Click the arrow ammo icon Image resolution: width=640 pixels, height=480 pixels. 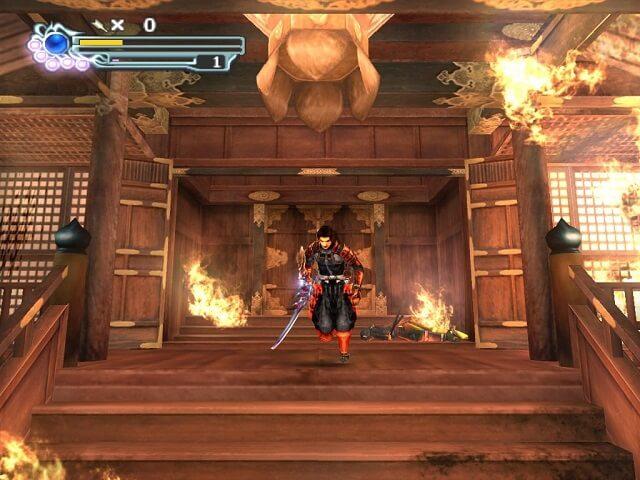[x=99, y=24]
